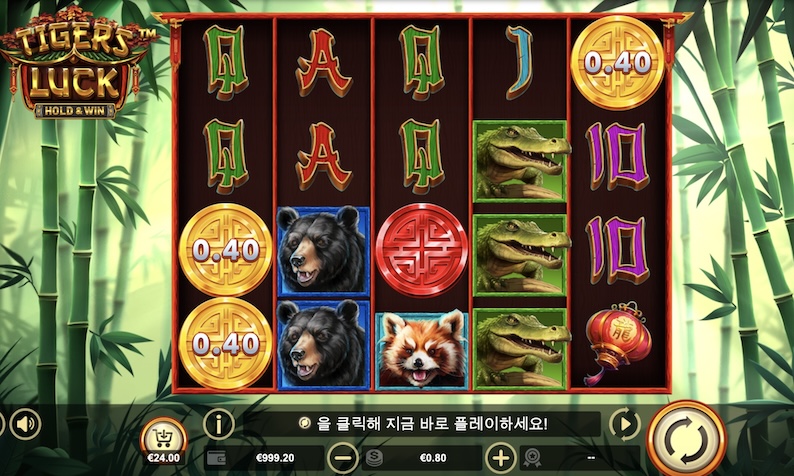Viewport: 794px width, 476px height.
Task: Open the info paytable button
Action: (x=218, y=423)
